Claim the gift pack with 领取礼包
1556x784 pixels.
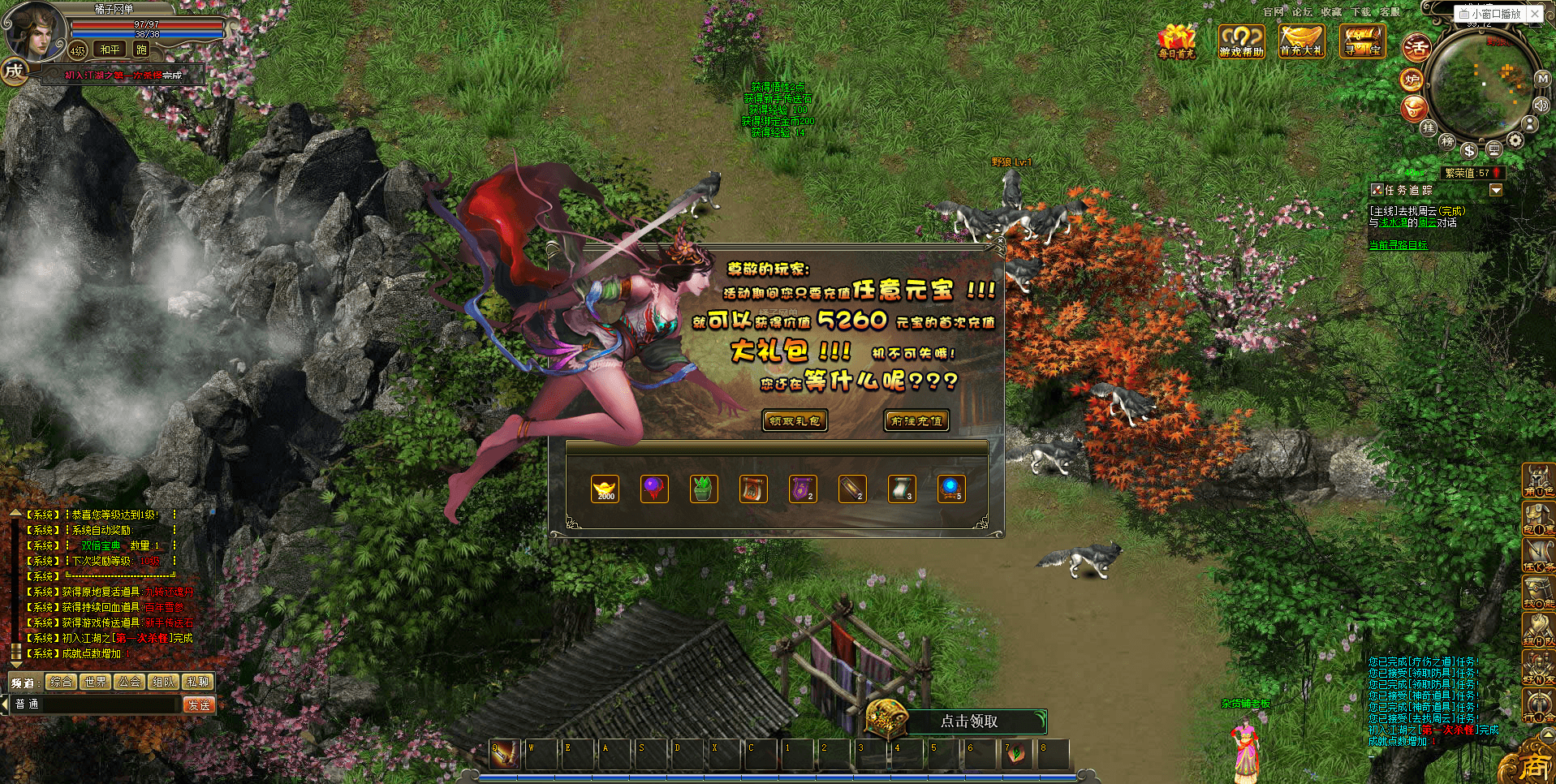point(795,420)
